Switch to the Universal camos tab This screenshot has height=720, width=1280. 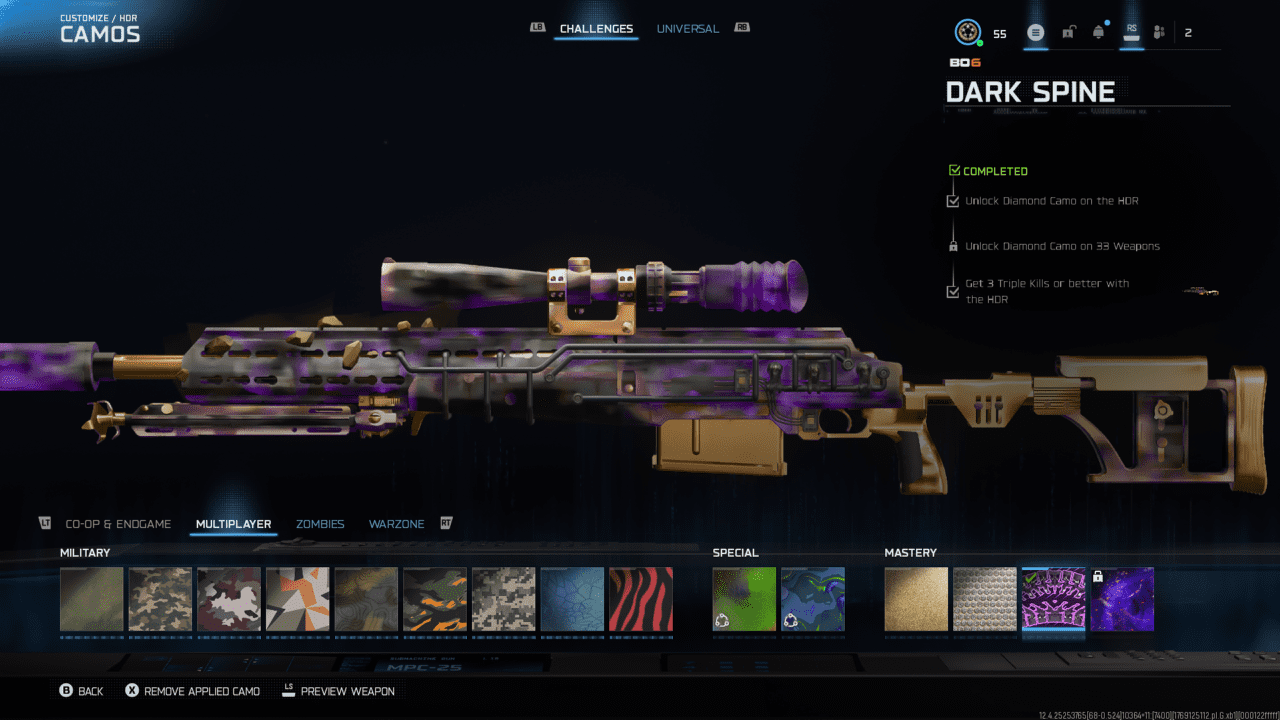[x=687, y=29]
